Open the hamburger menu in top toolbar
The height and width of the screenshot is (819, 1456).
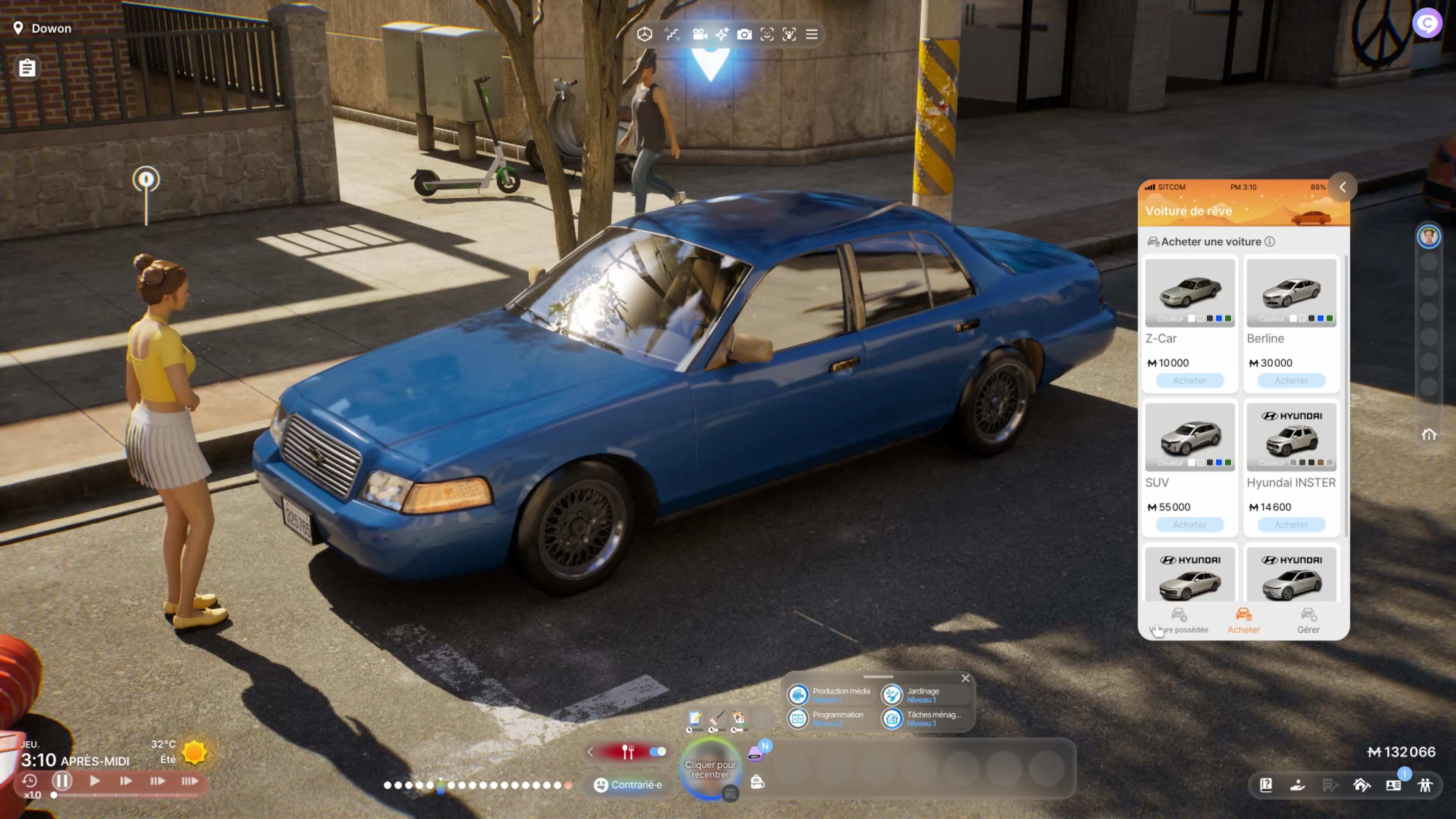pyautogui.click(x=812, y=35)
